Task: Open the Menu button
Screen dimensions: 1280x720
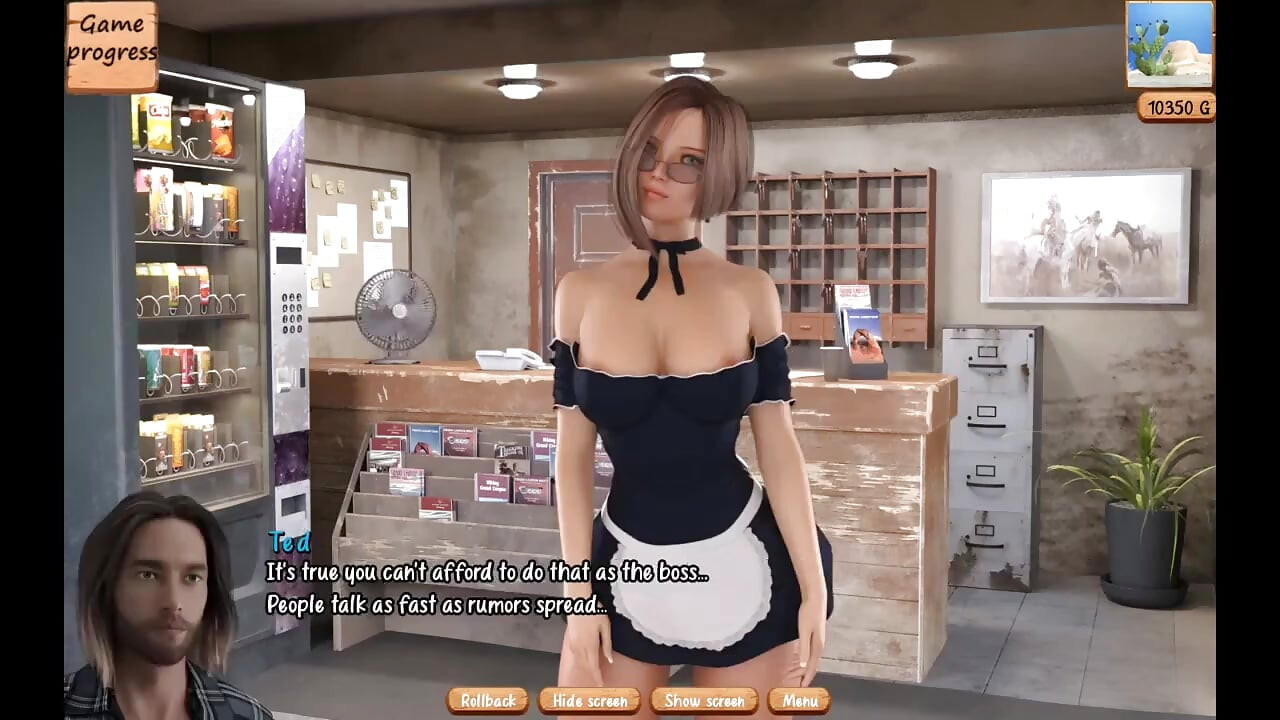Action: pyautogui.click(x=797, y=701)
